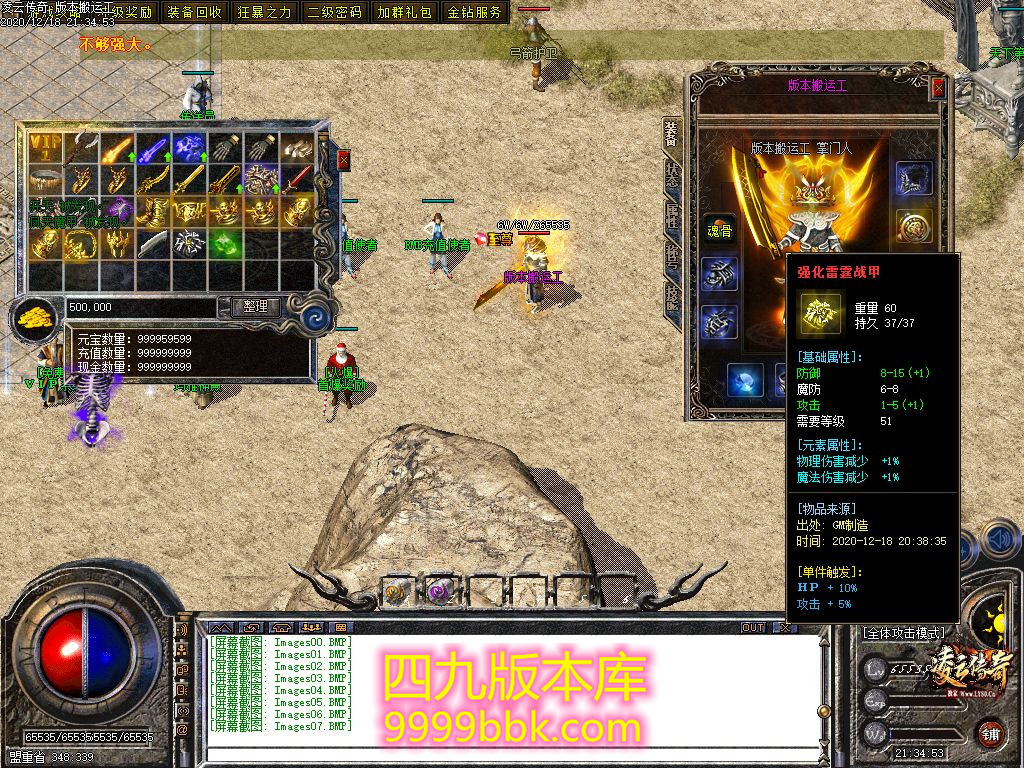
Task: Open the 加群礼包 gift pack menu
Action: (405, 12)
